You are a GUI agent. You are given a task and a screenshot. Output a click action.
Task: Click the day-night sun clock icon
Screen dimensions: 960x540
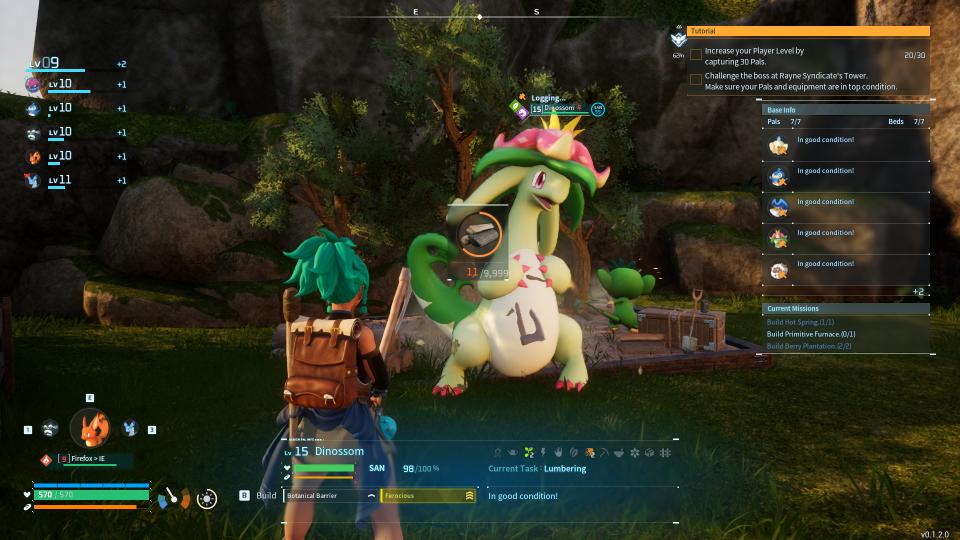[207, 498]
